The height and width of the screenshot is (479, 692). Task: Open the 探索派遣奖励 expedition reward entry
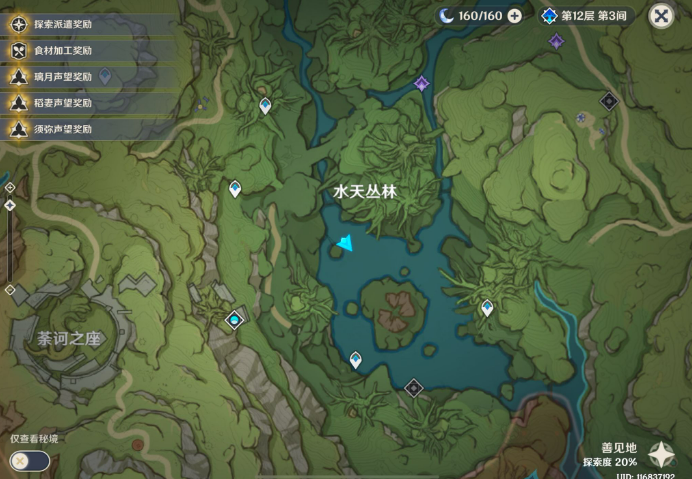pos(60,23)
